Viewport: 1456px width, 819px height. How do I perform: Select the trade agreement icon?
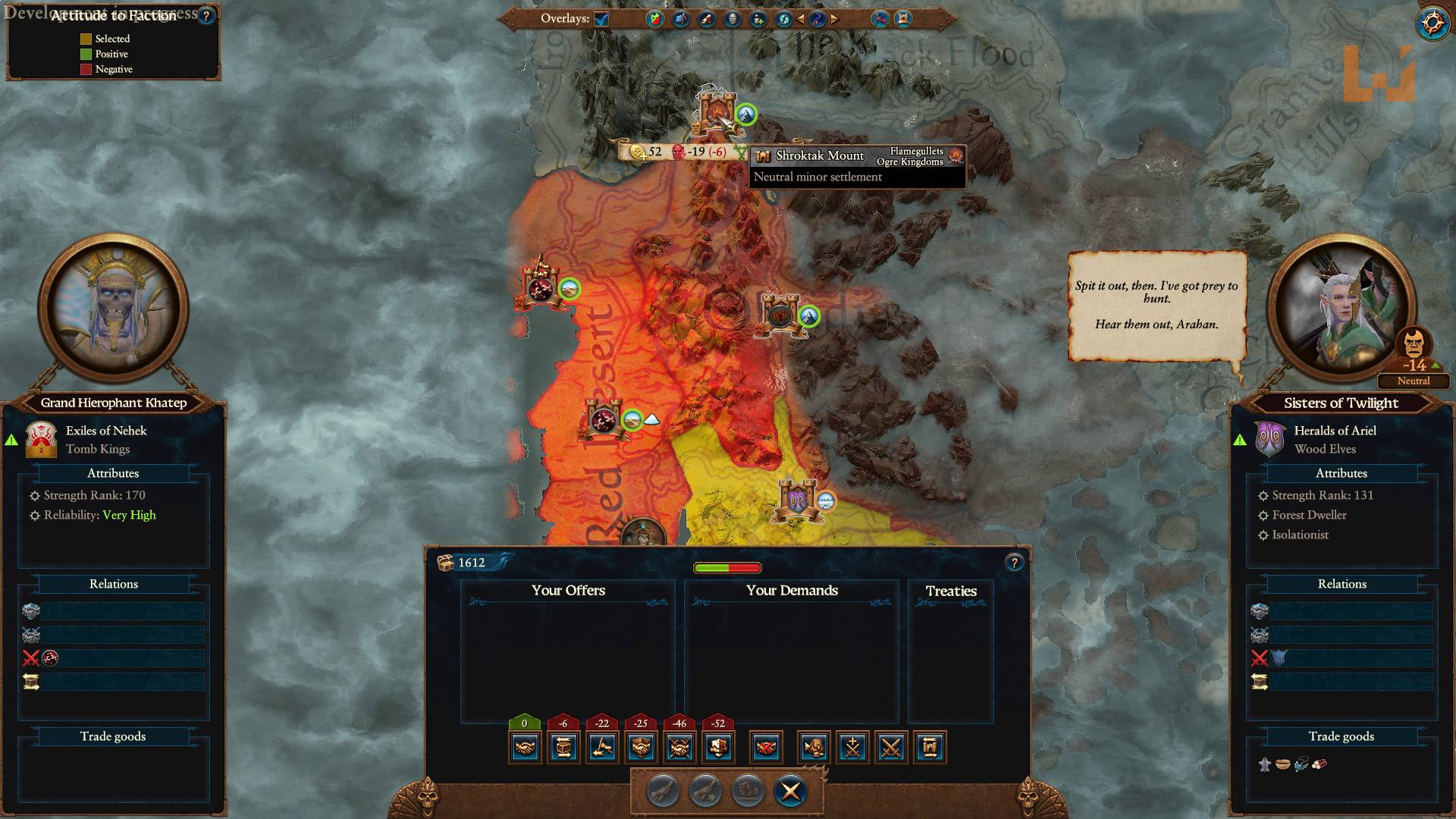[x=563, y=747]
